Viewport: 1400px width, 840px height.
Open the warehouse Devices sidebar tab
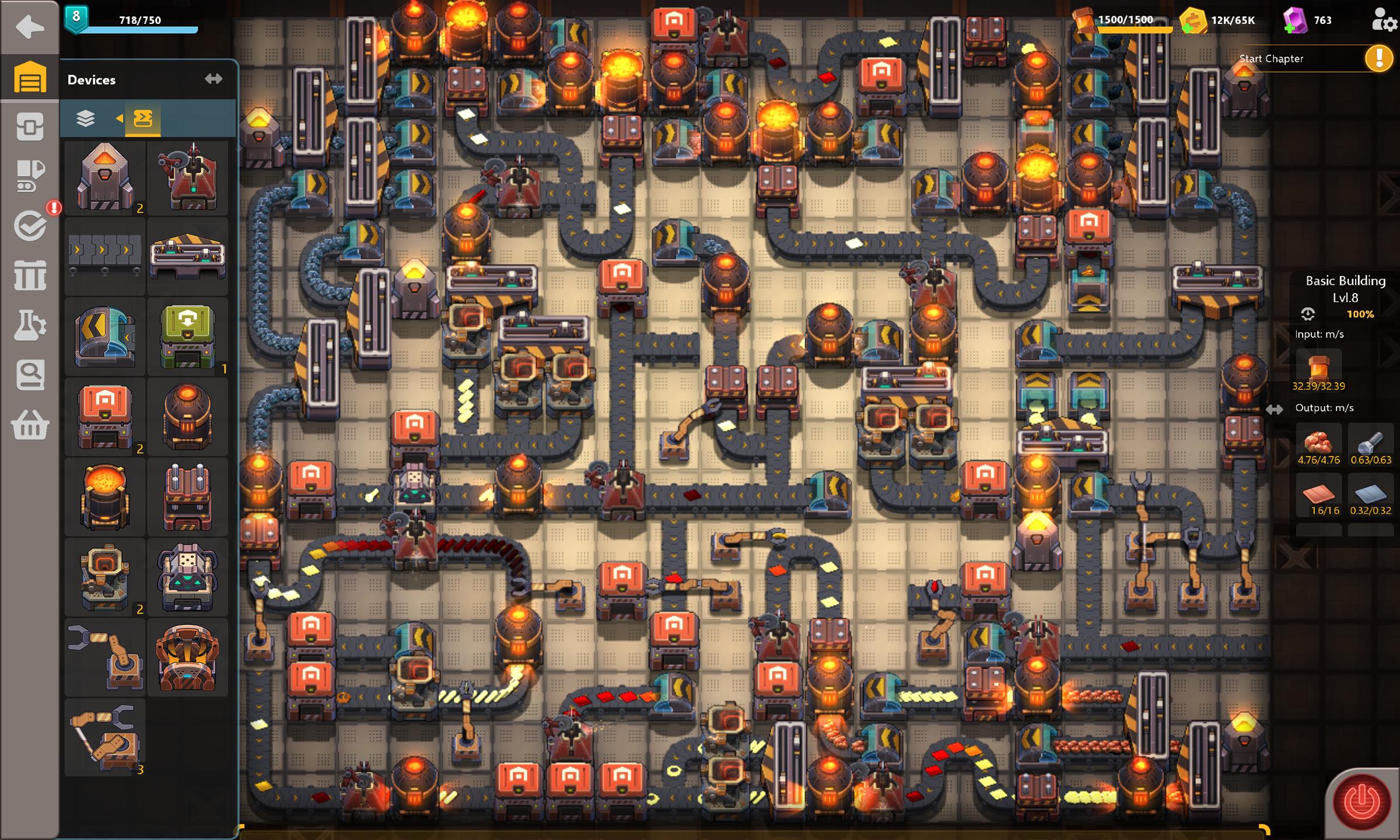(29, 78)
